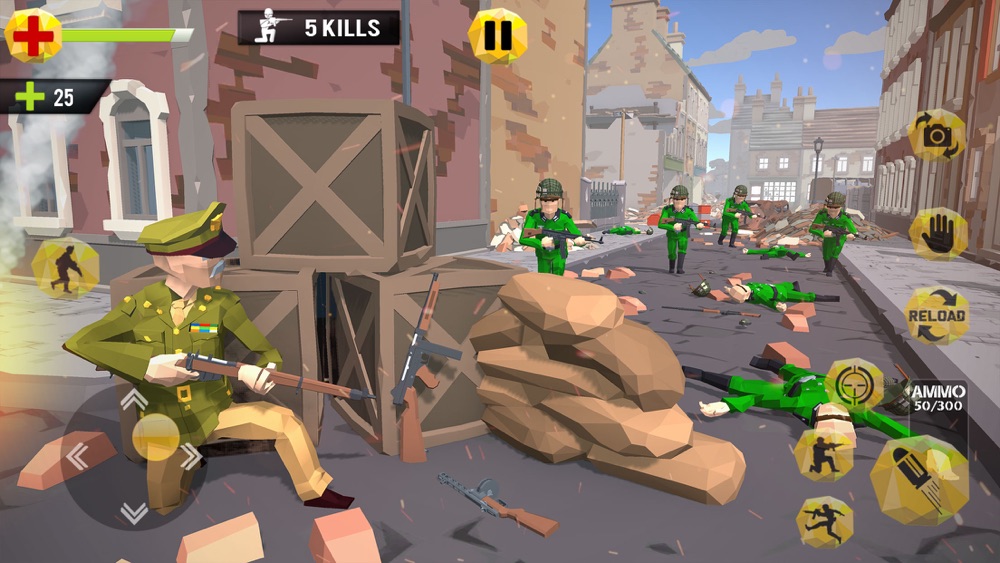Screen dimensions: 1000x563
Task: Tap the hand interact button
Action: tap(938, 234)
